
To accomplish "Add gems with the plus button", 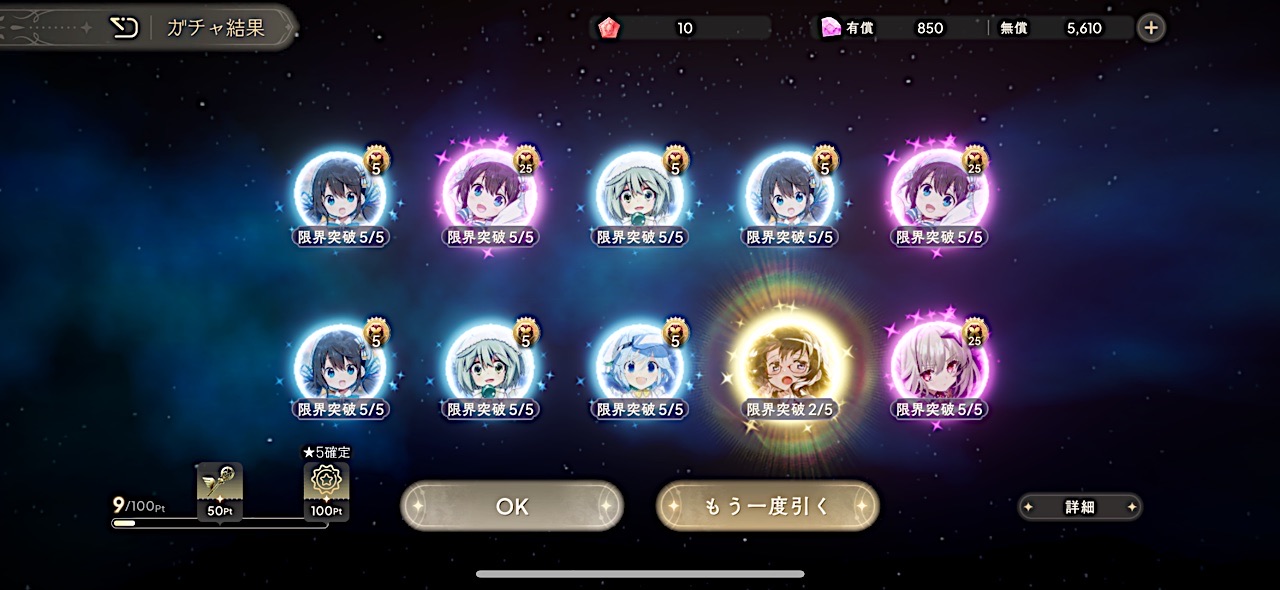I will tap(1151, 28).
